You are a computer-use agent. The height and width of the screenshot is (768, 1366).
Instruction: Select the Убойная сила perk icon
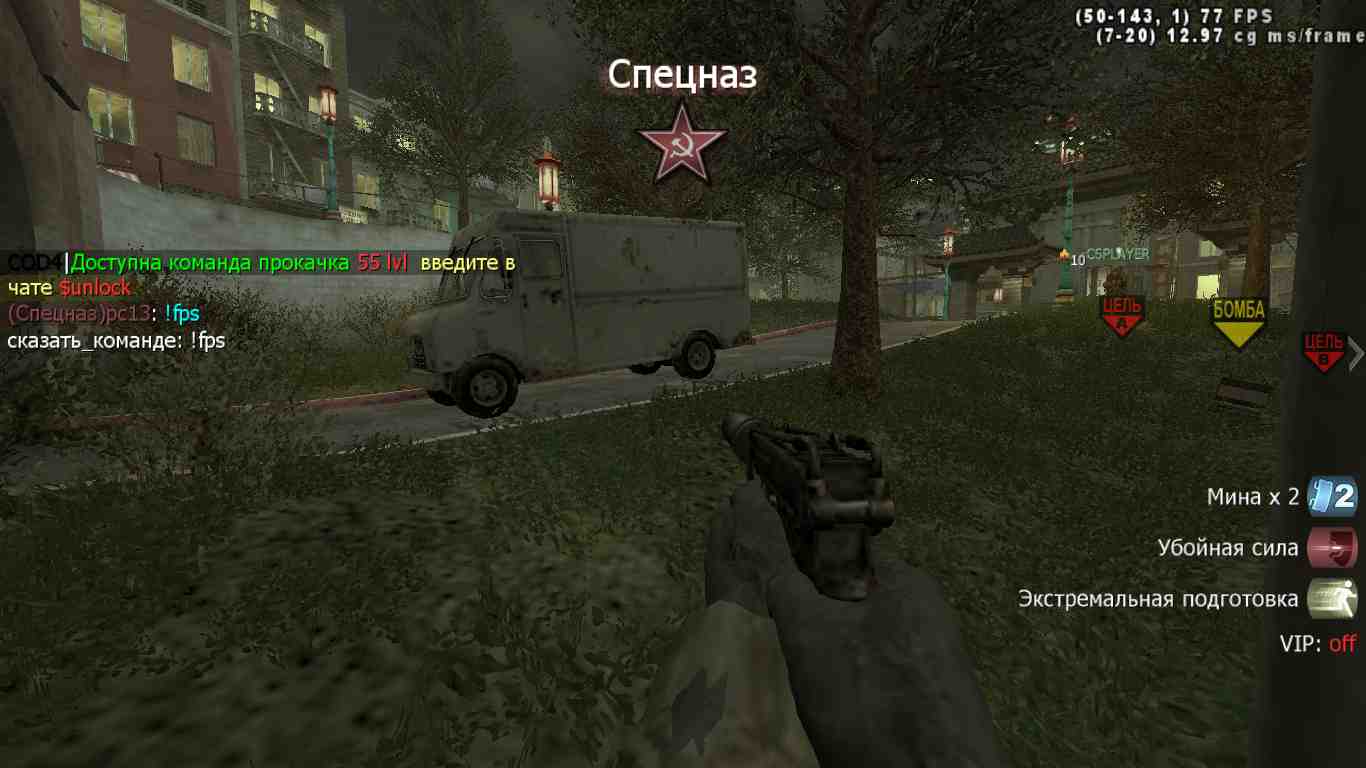[x=1331, y=548]
